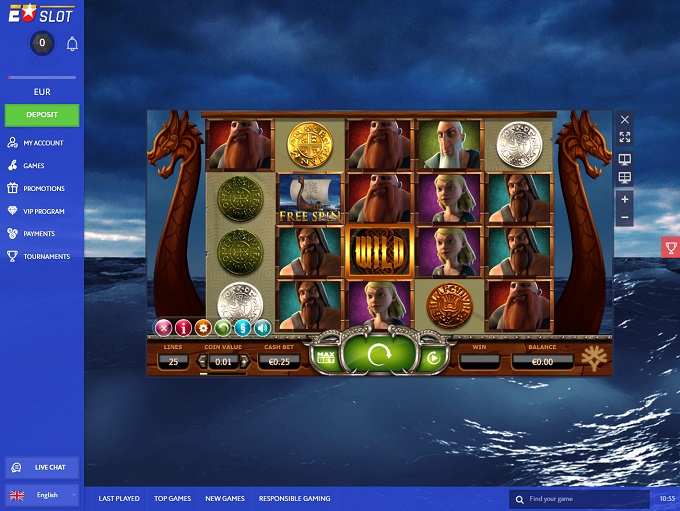Decrease coin value with left arrow
Screen dimensions: 680x511
coord(204,361)
